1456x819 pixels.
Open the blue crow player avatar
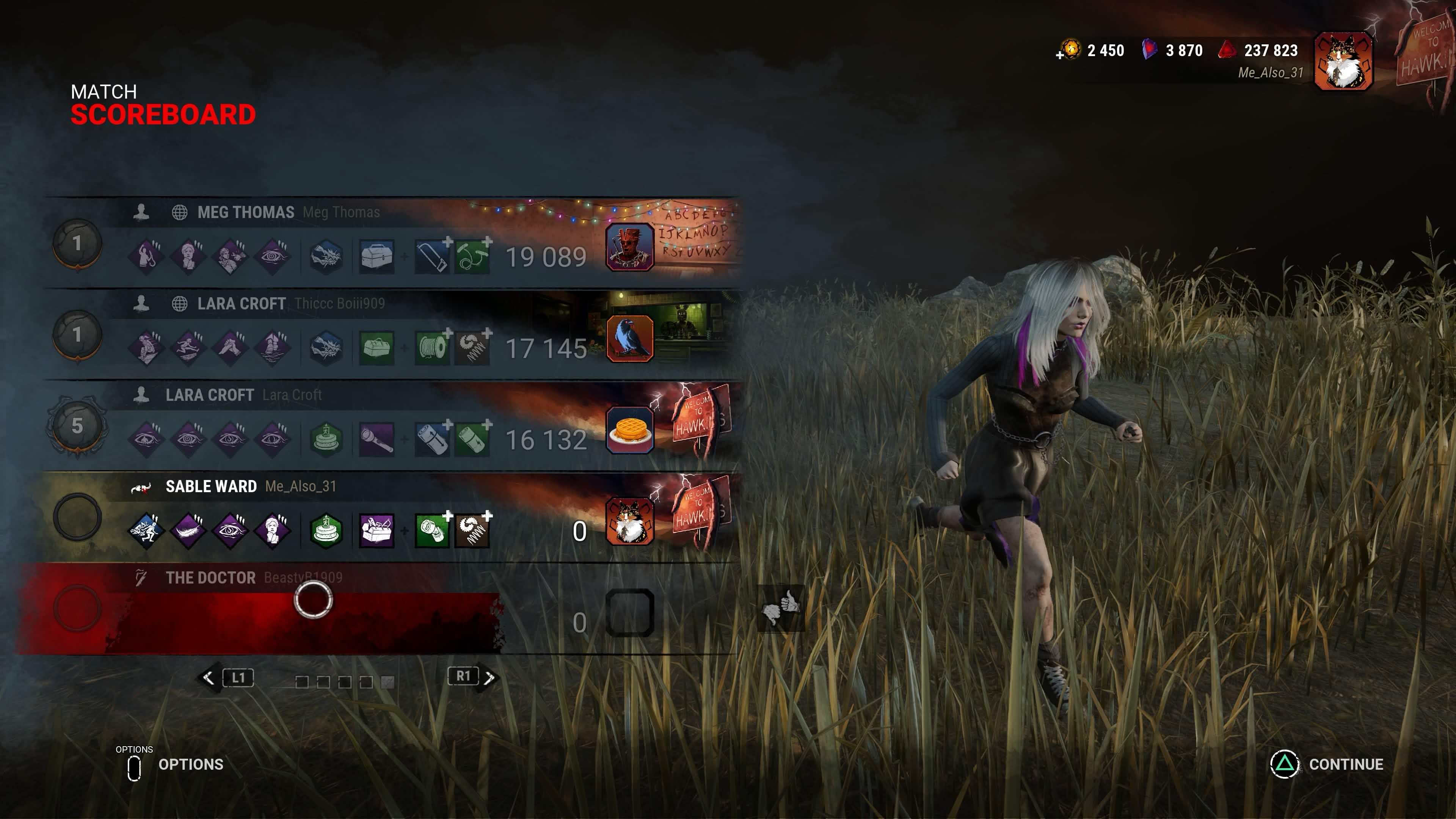[x=630, y=339]
